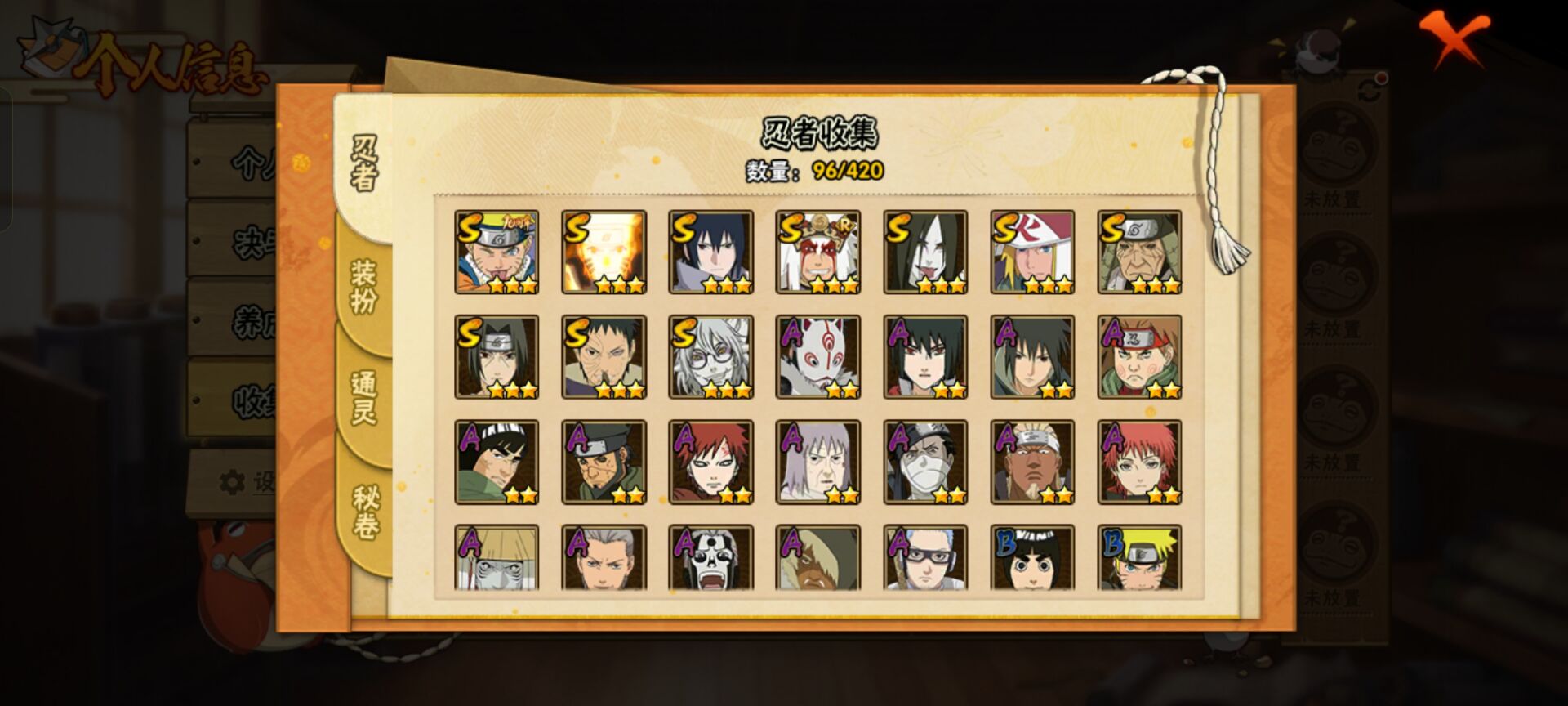Image resolution: width=1568 pixels, height=706 pixels.
Task: Select the A-rank fox-masked ninja card
Action: pos(817,357)
